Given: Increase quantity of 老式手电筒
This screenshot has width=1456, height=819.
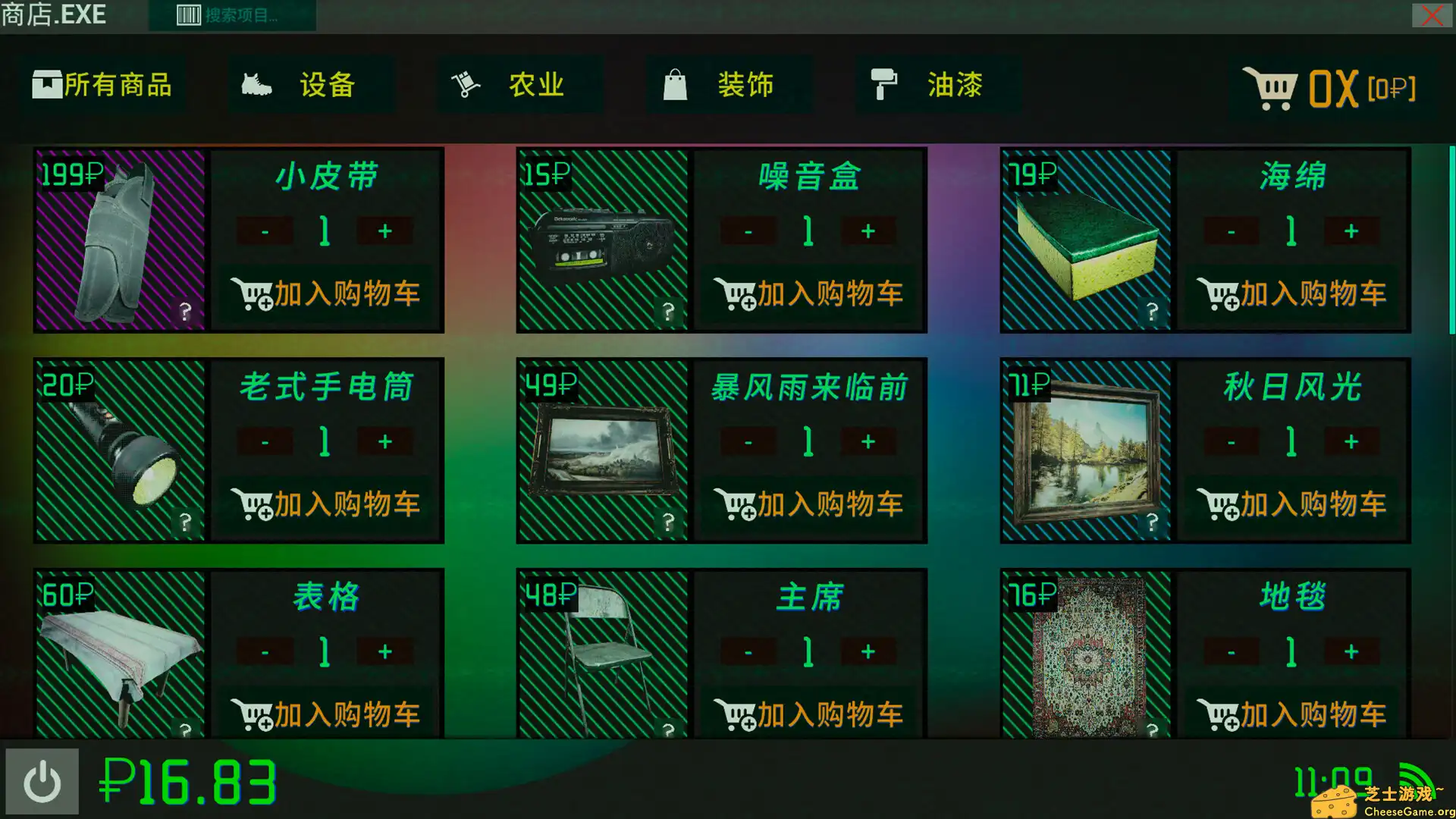Looking at the screenshot, I should (385, 441).
